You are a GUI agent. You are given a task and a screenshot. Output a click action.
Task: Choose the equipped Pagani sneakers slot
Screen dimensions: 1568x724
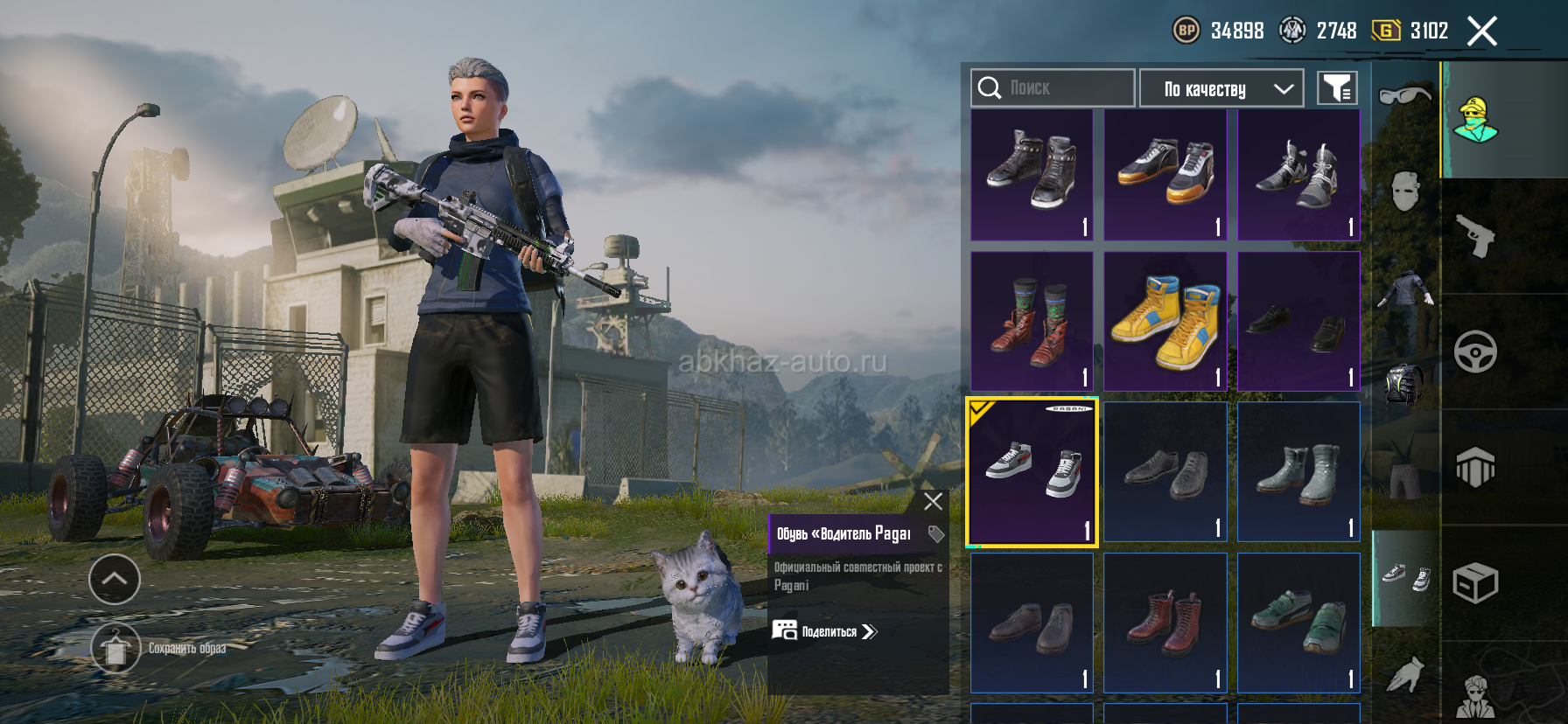(x=1032, y=472)
